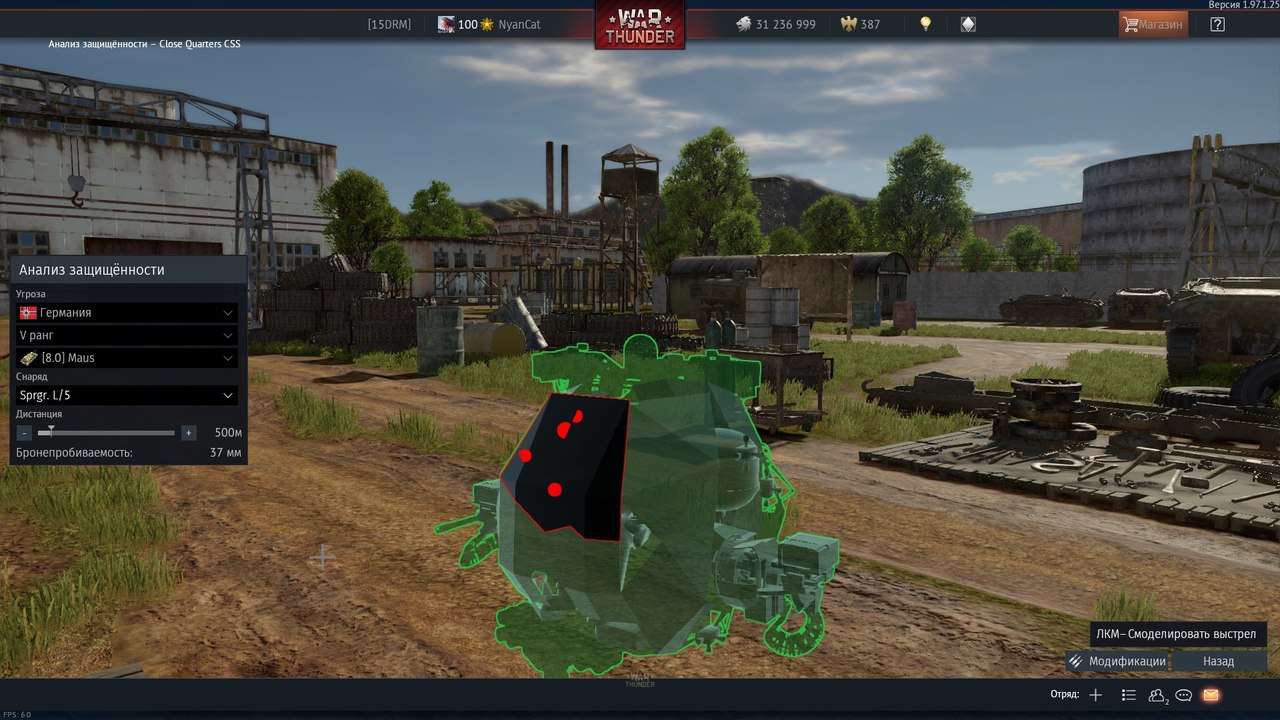1280x720 pixels.
Task: Expand the V ранг rank dropdown
Action: tap(127, 335)
